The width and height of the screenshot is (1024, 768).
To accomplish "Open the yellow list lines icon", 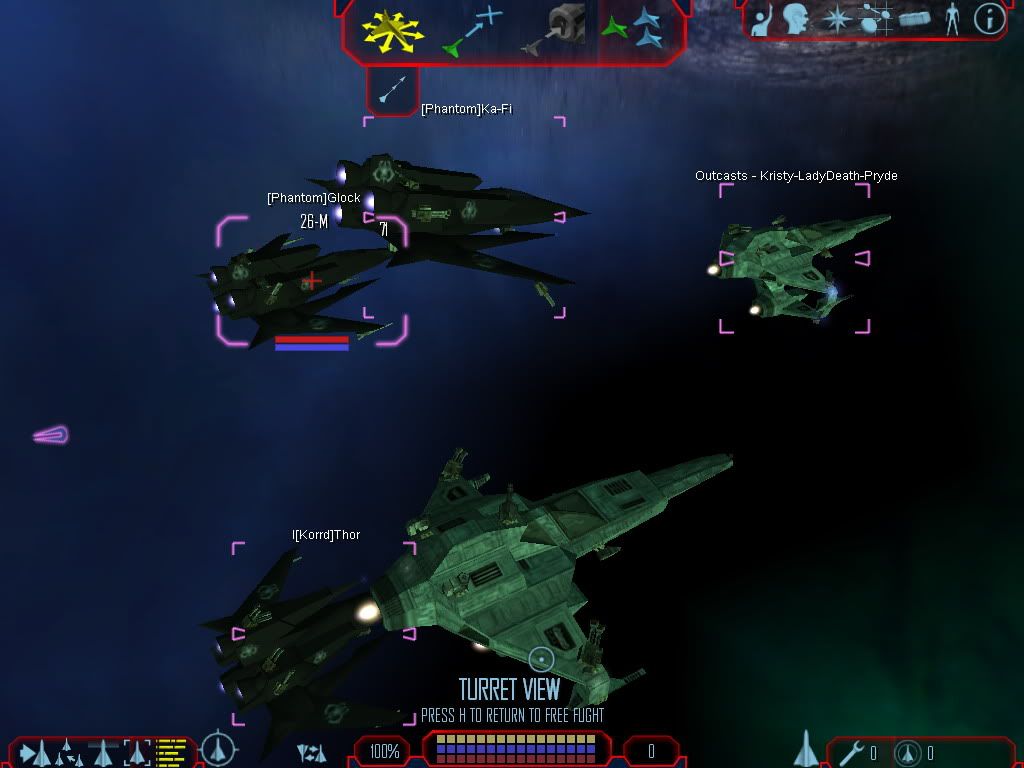I will pos(171,751).
